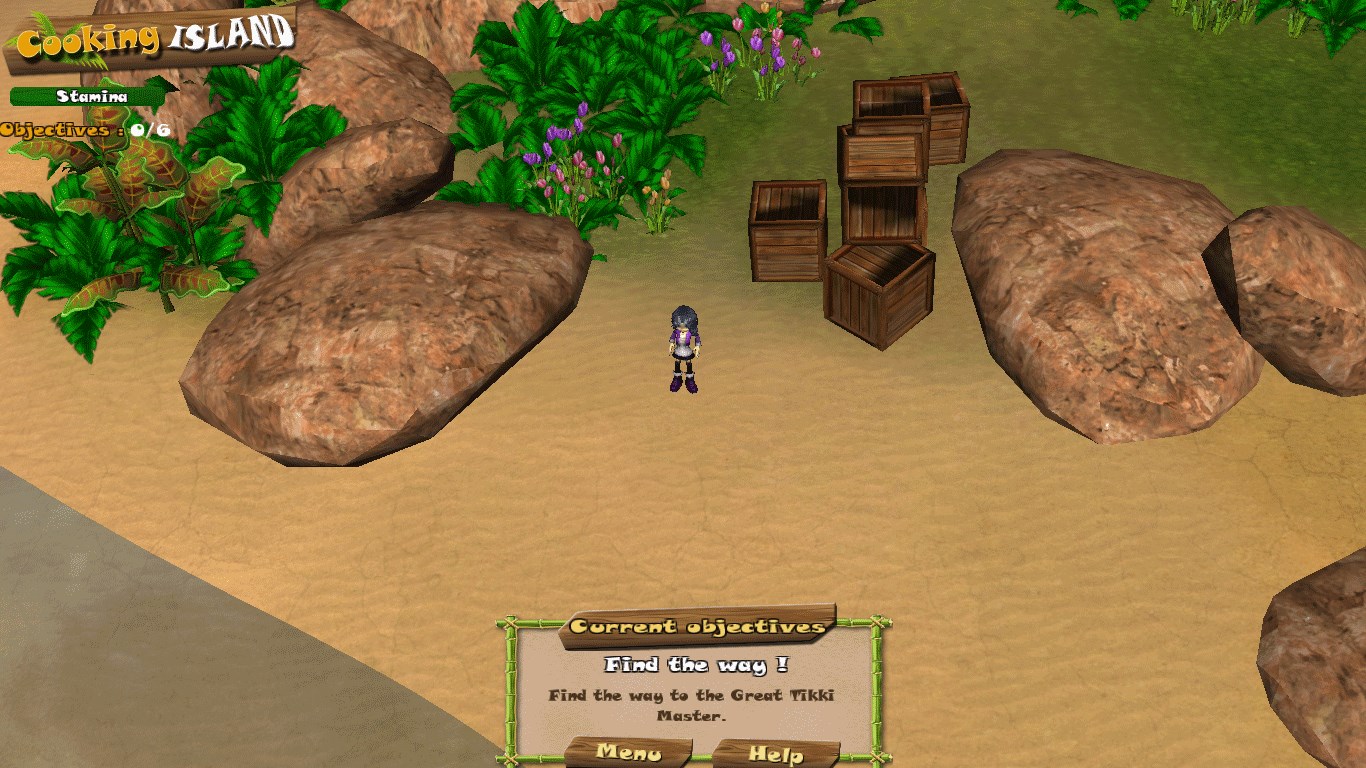Click the Help button
1366x768 pixels.
(776, 754)
